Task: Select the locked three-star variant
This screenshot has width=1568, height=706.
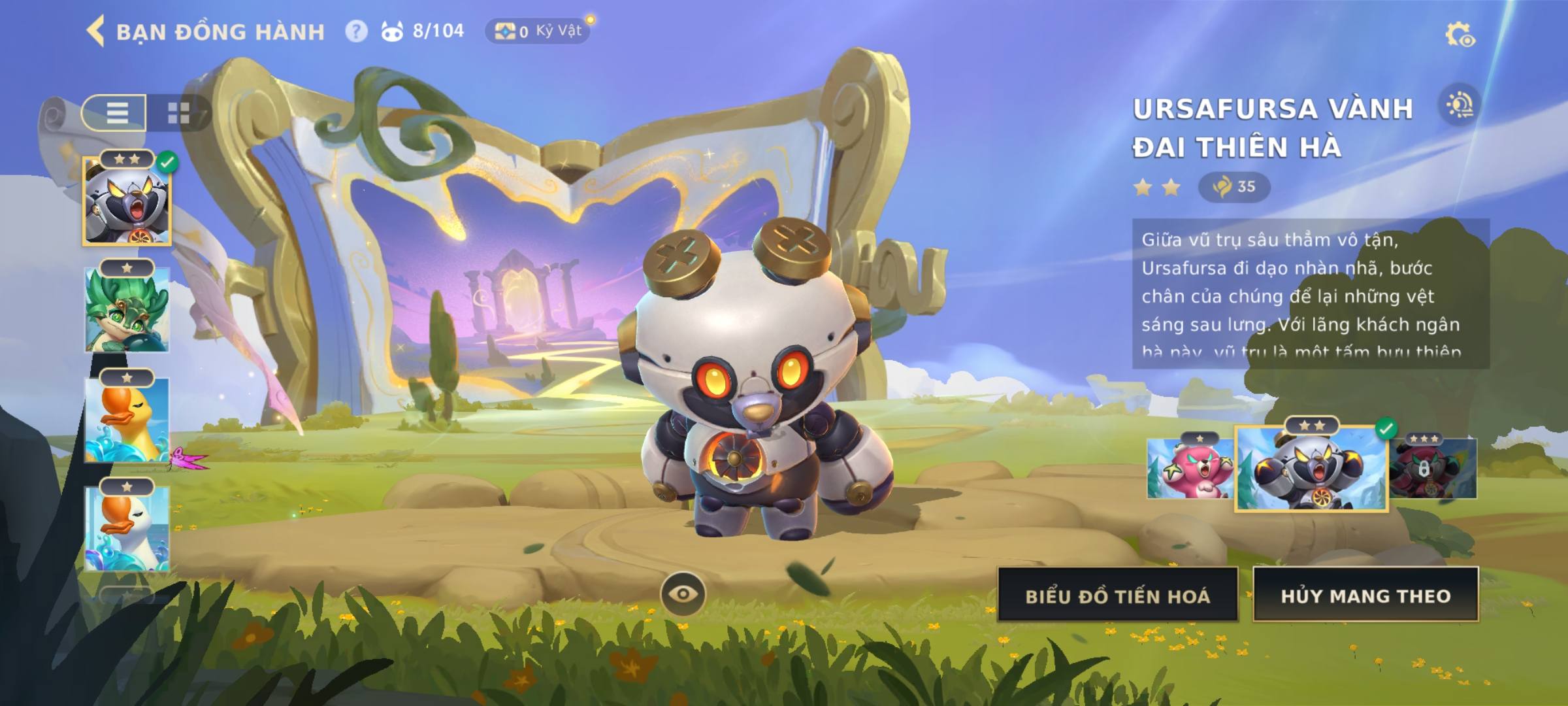Action: pos(1433,468)
